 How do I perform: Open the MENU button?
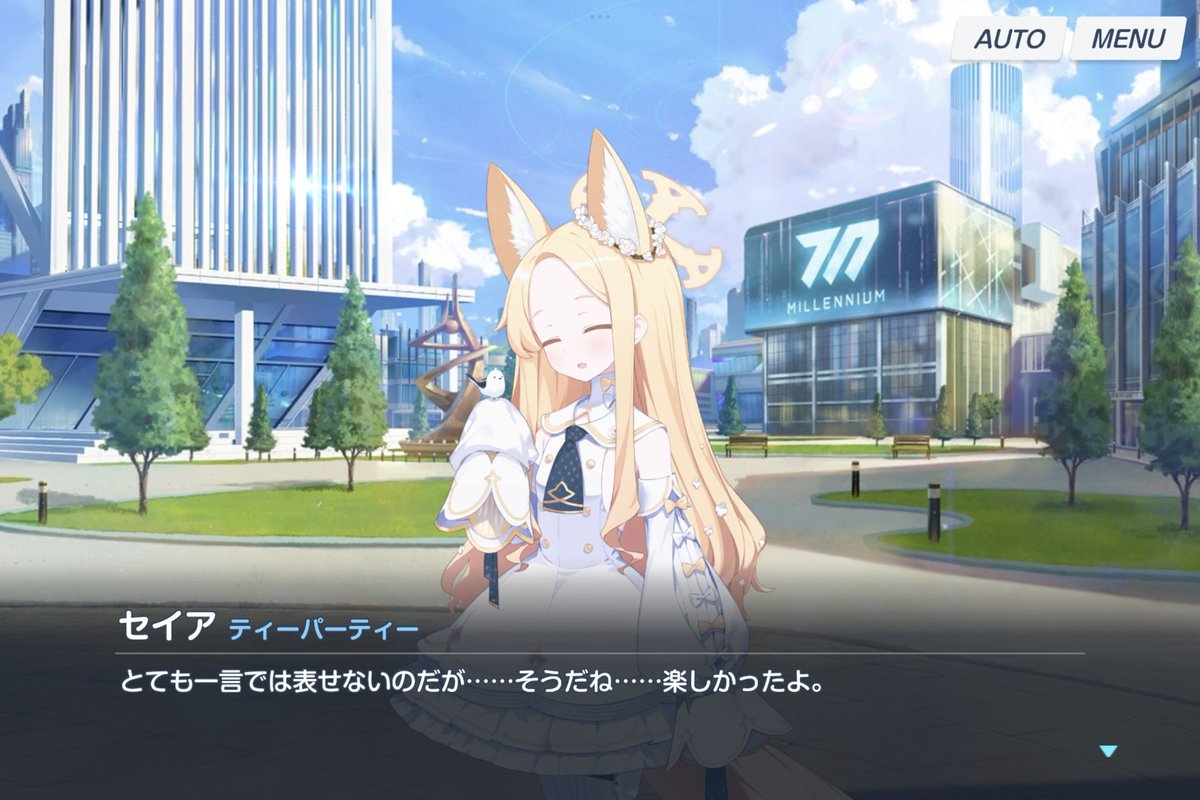pyautogui.click(x=1127, y=39)
